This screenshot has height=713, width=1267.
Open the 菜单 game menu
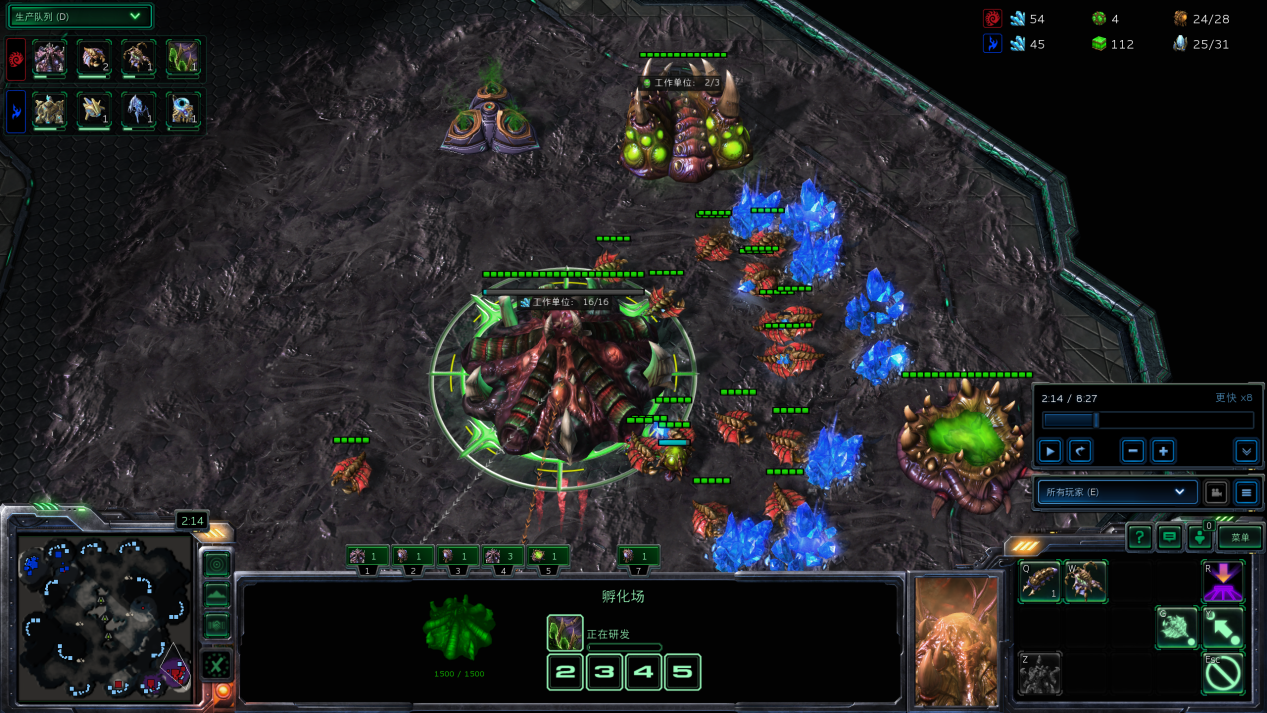point(1240,537)
